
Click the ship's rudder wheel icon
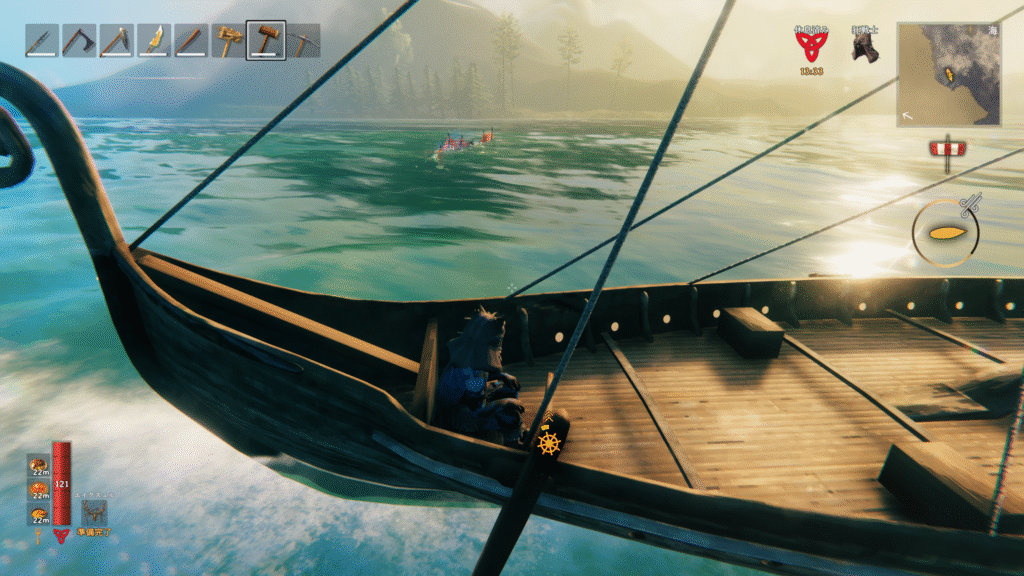click(x=549, y=443)
